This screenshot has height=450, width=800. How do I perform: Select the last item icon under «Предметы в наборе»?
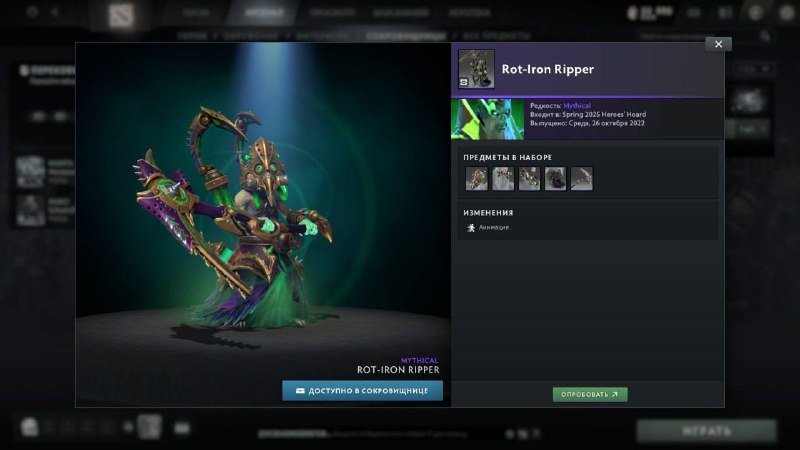pos(581,178)
